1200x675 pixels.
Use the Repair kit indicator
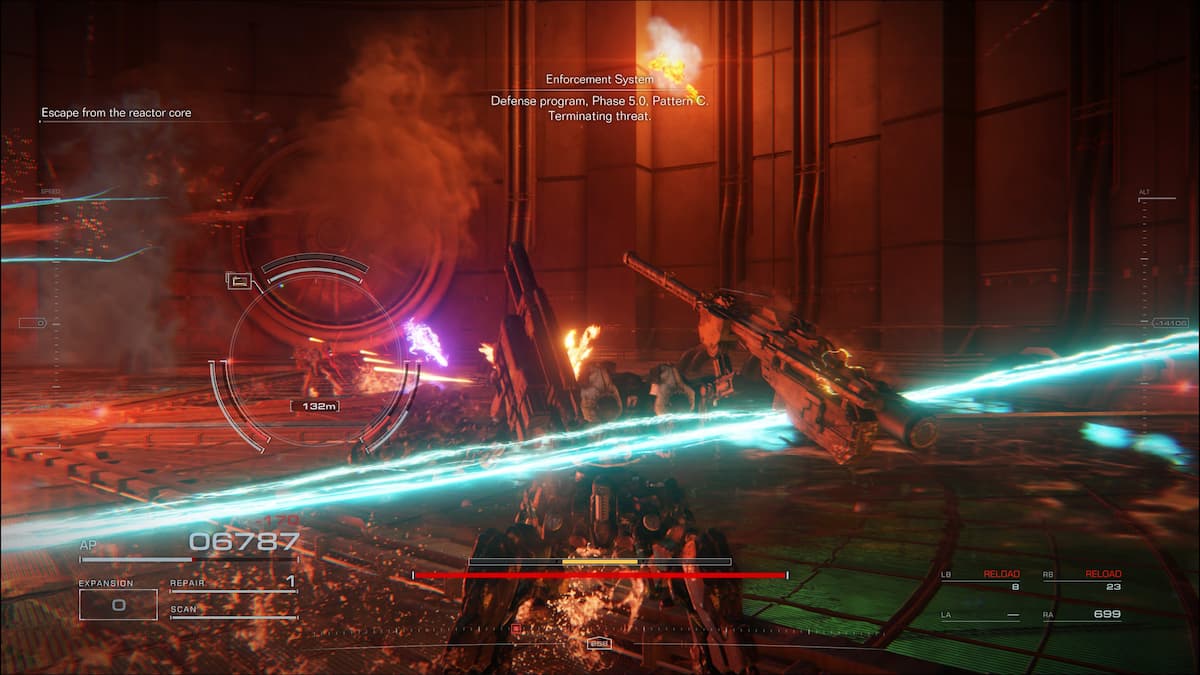tap(233, 582)
